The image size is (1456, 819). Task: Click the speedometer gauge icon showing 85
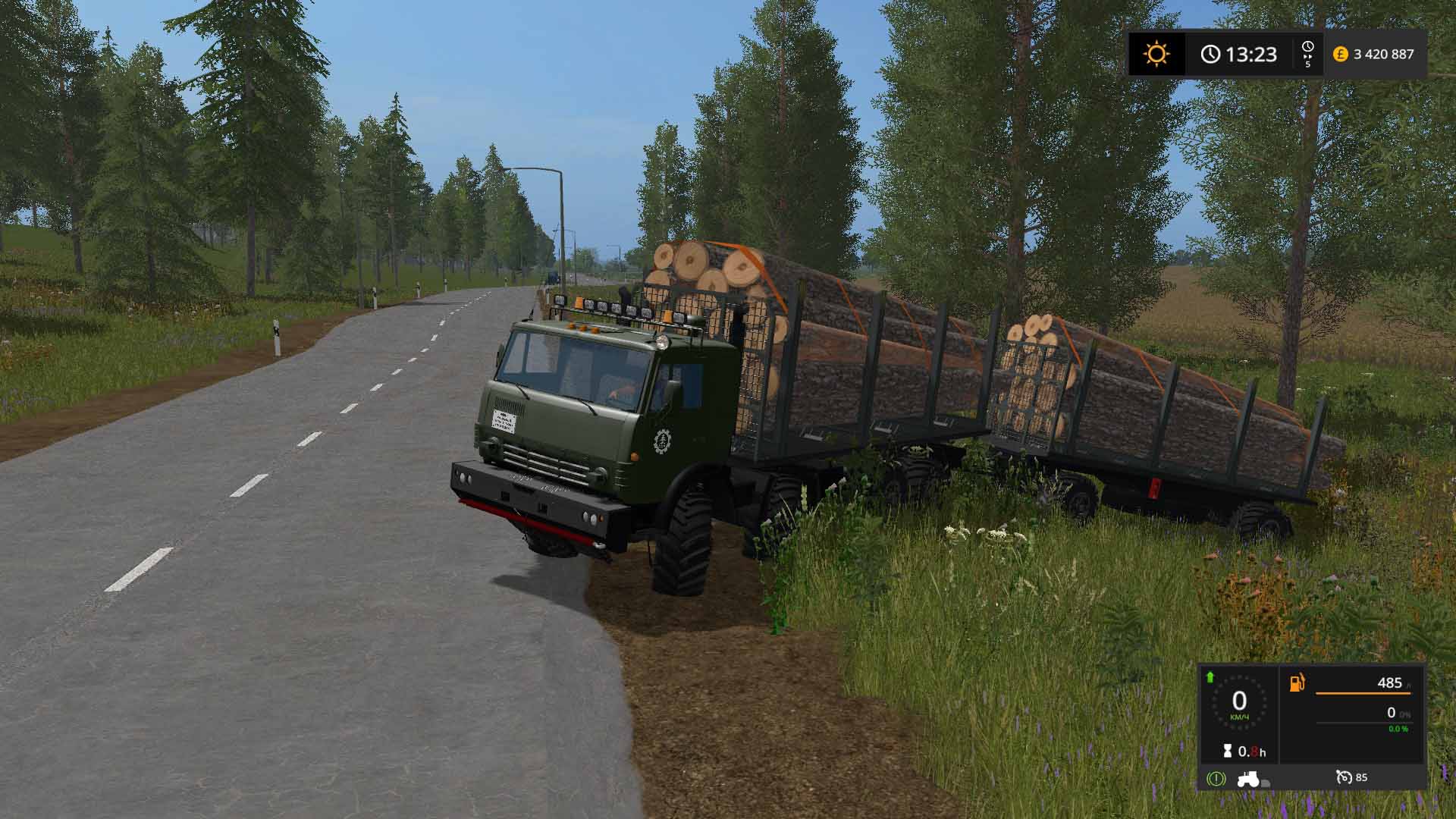click(1345, 777)
